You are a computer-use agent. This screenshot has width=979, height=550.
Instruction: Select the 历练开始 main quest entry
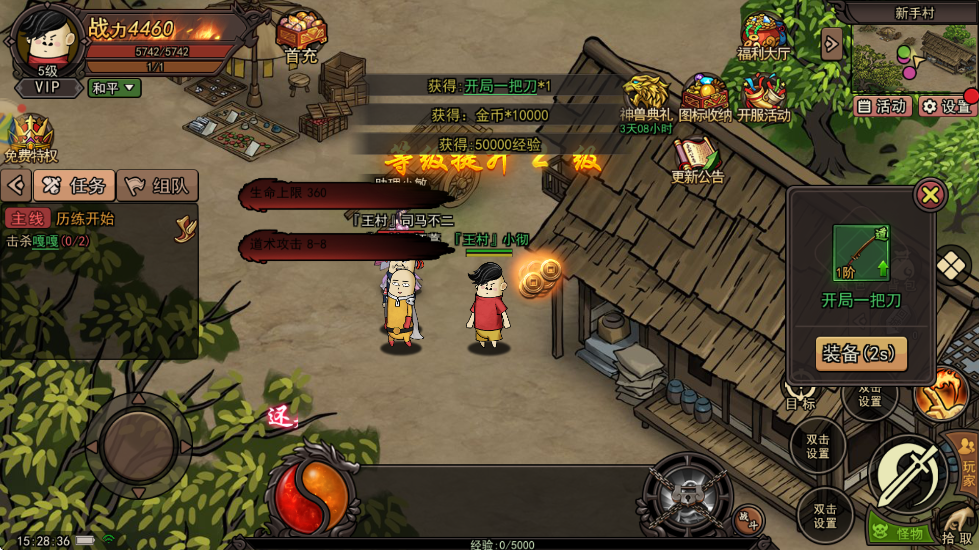click(x=85, y=219)
